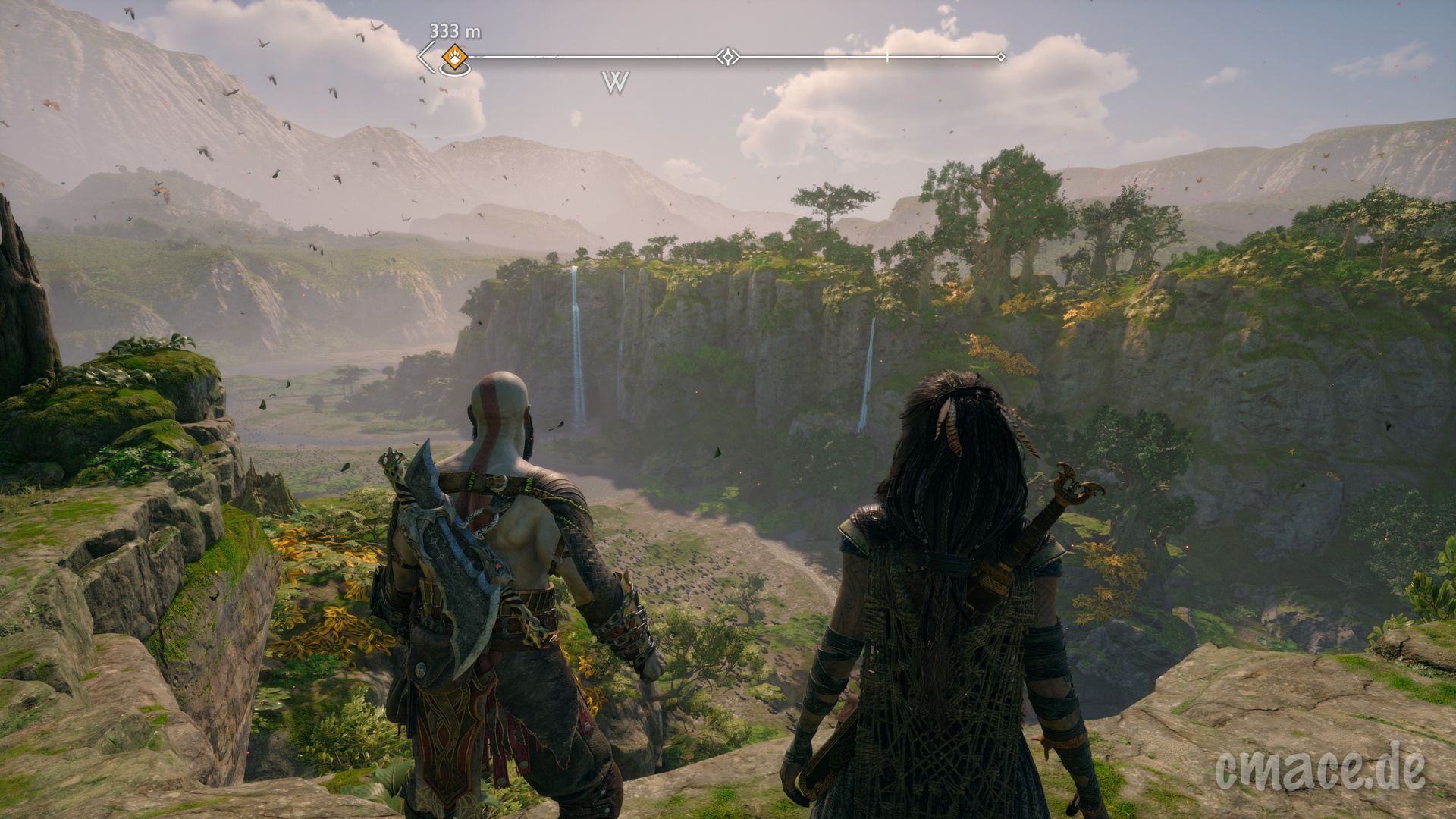1456x819 pixels.
Task: Click the diamond waypoint marker on compass bar
Action: tap(728, 57)
